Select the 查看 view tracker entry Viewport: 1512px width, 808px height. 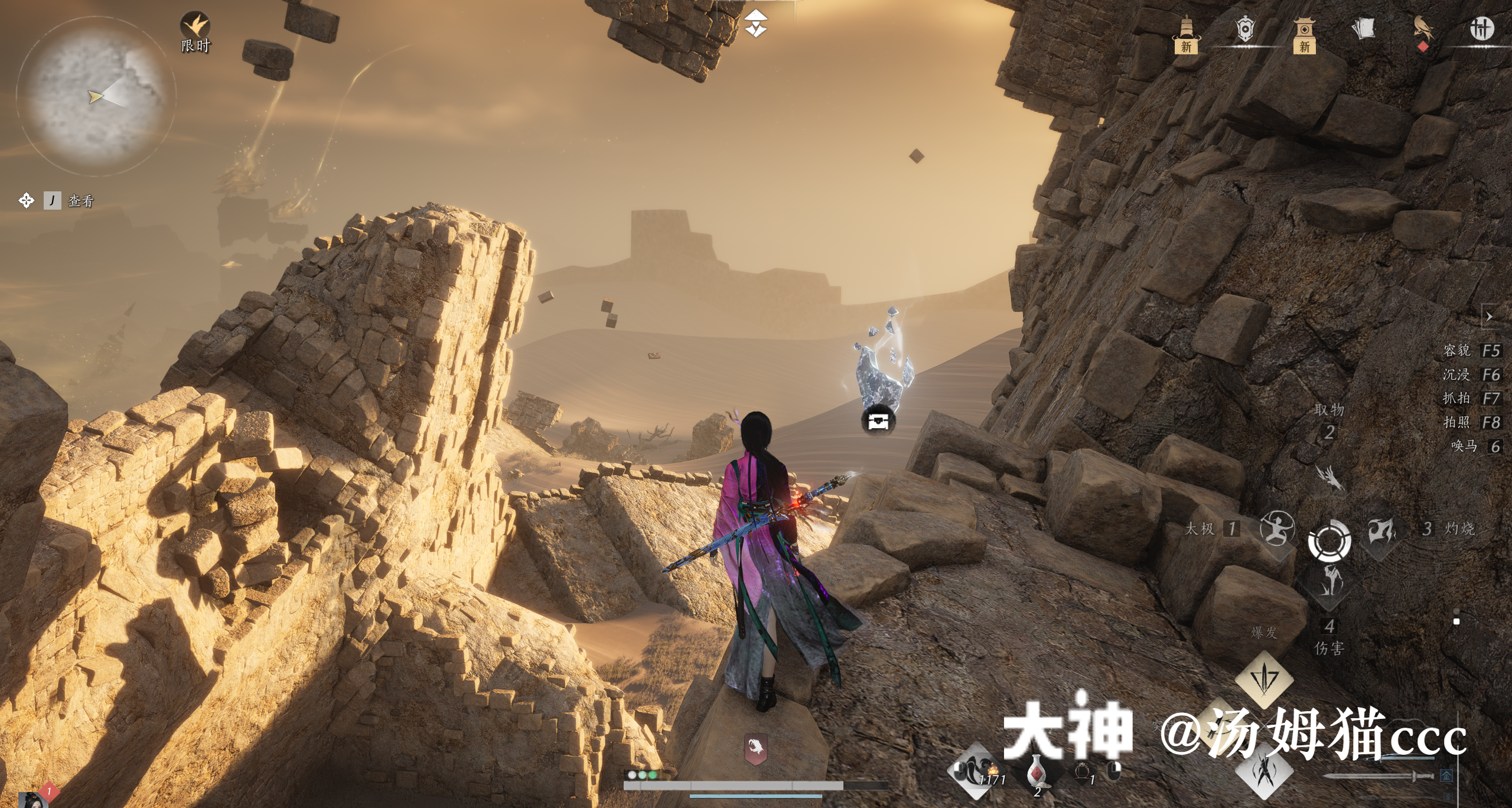tap(80, 201)
